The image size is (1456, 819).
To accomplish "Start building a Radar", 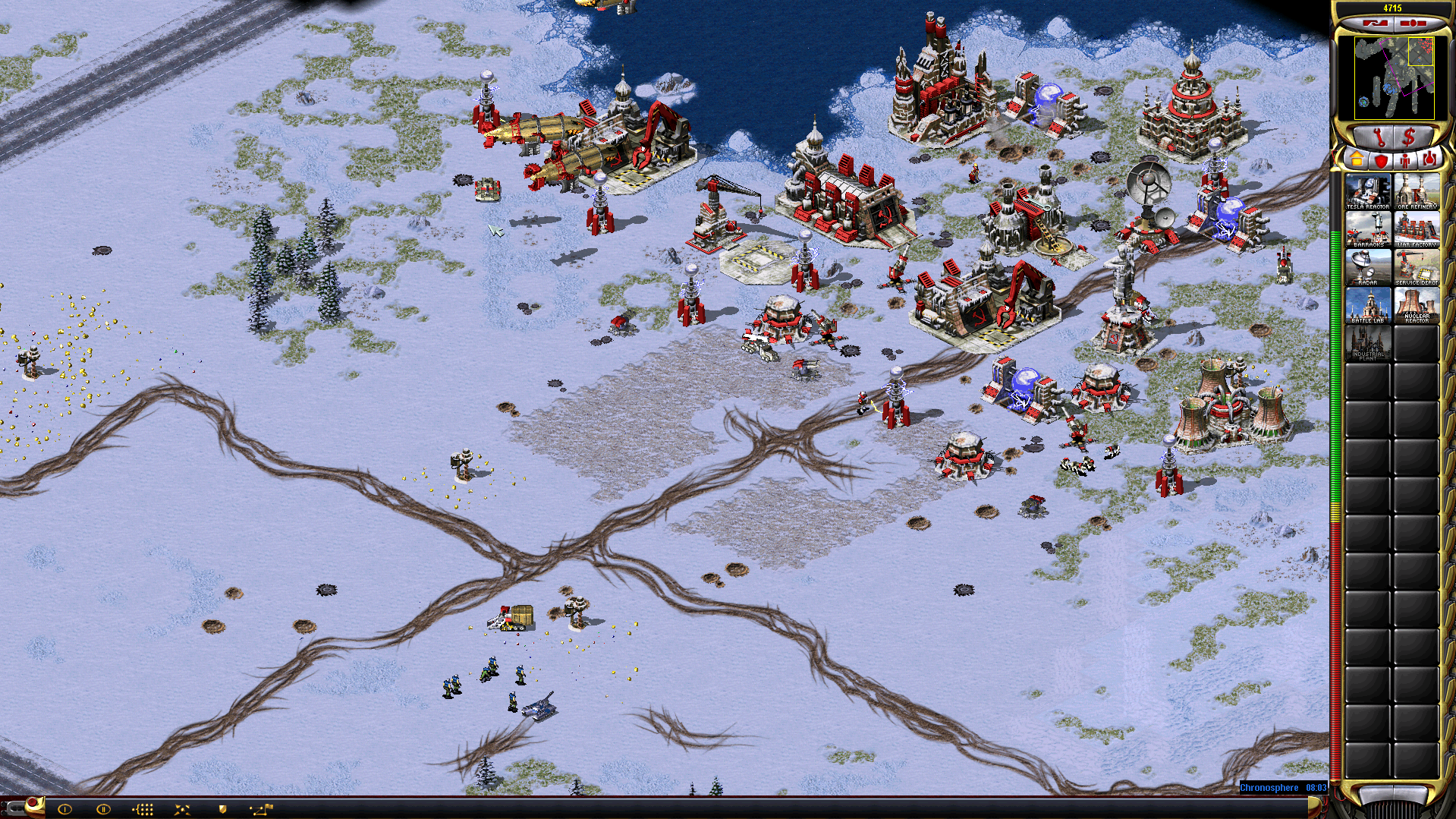I will click(1368, 267).
